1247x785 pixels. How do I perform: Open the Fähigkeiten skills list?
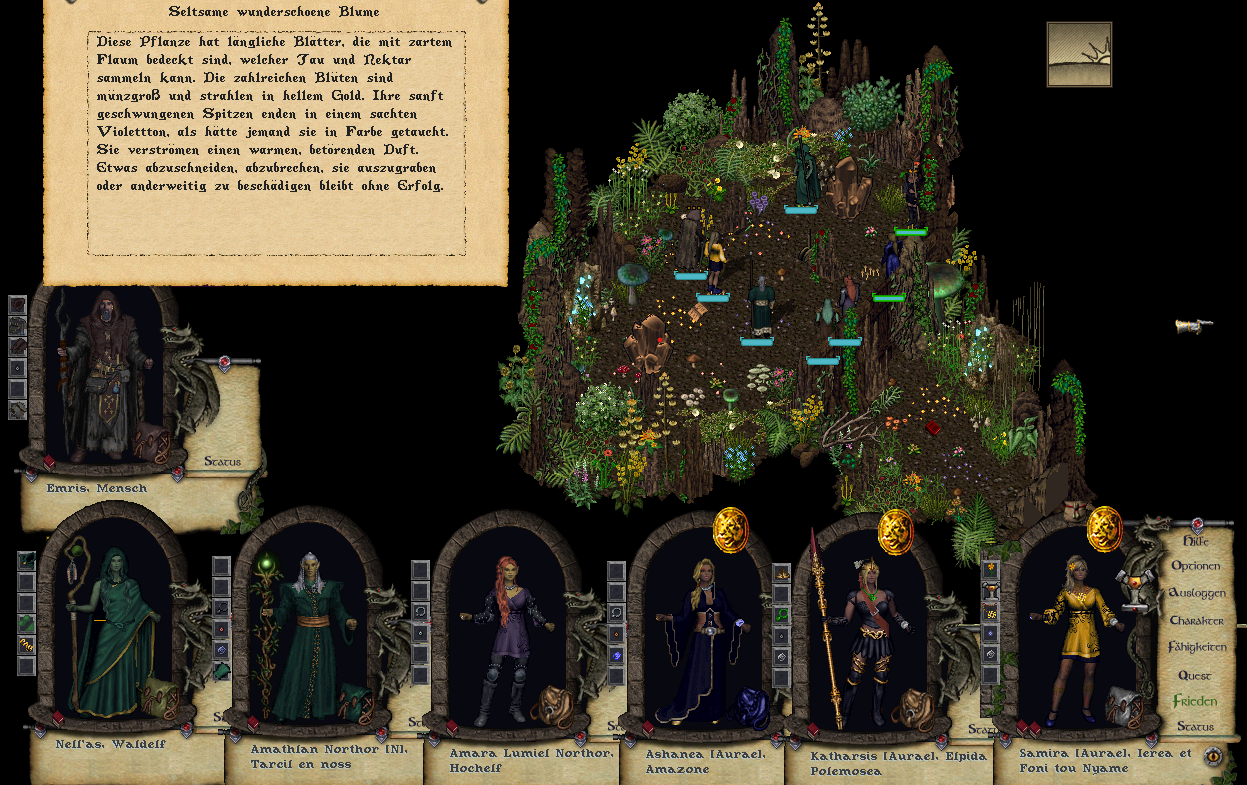point(1196,647)
